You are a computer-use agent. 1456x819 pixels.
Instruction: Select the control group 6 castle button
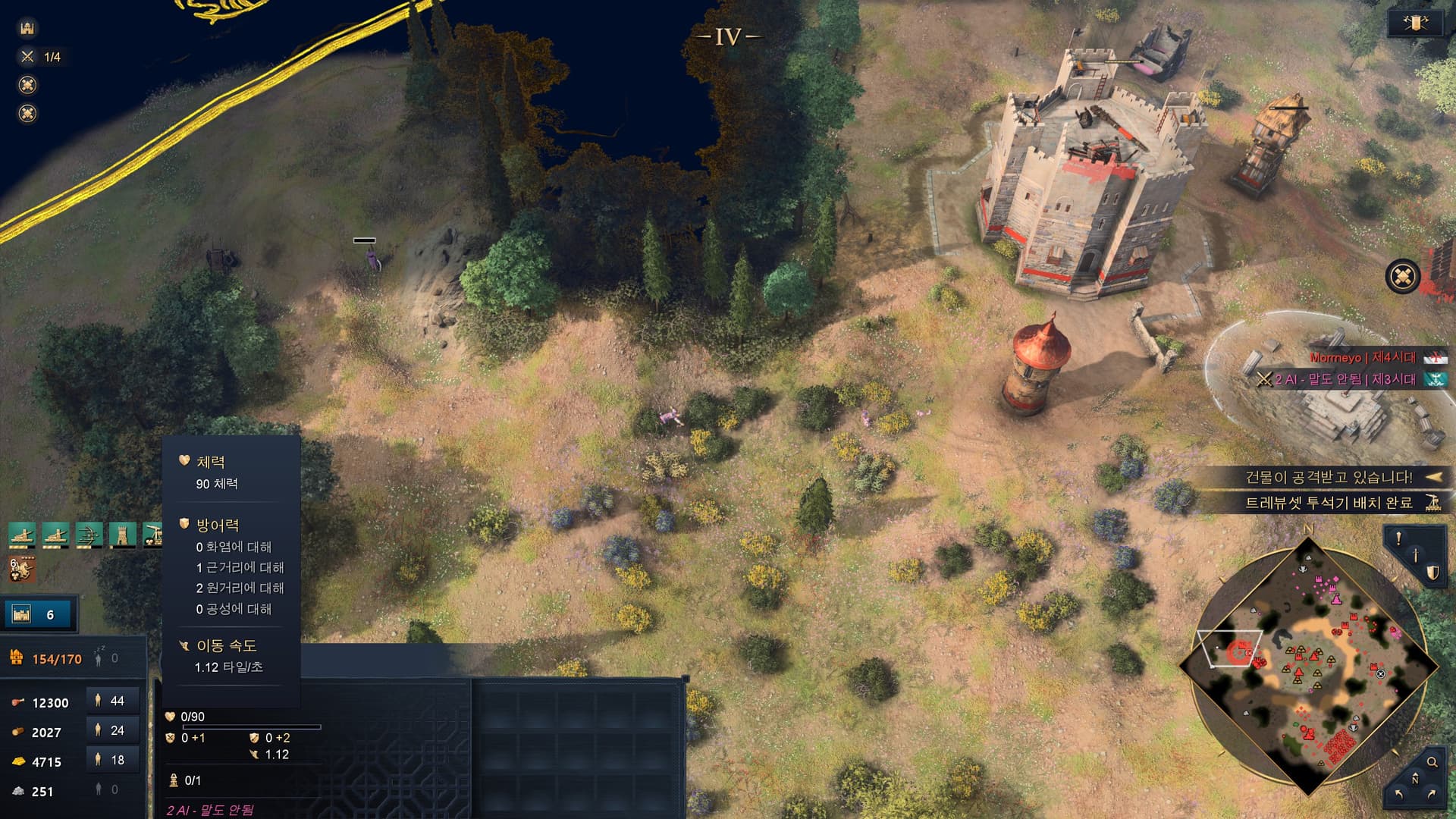(38, 614)
